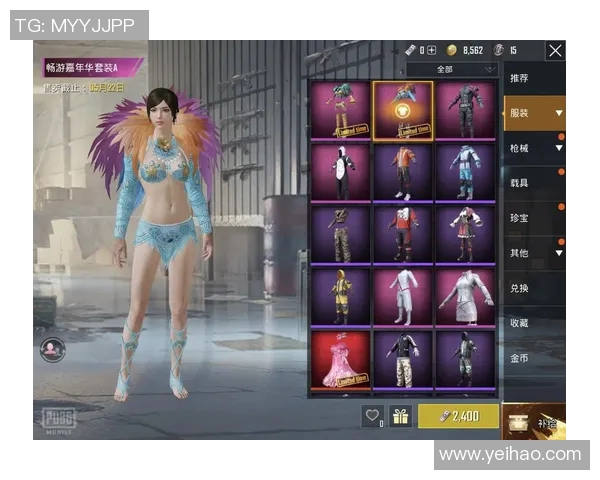The height and width of the screenshot is (480, 600).
Task: Open the 全部 filter dropdown
Action: tap(452, 69)
